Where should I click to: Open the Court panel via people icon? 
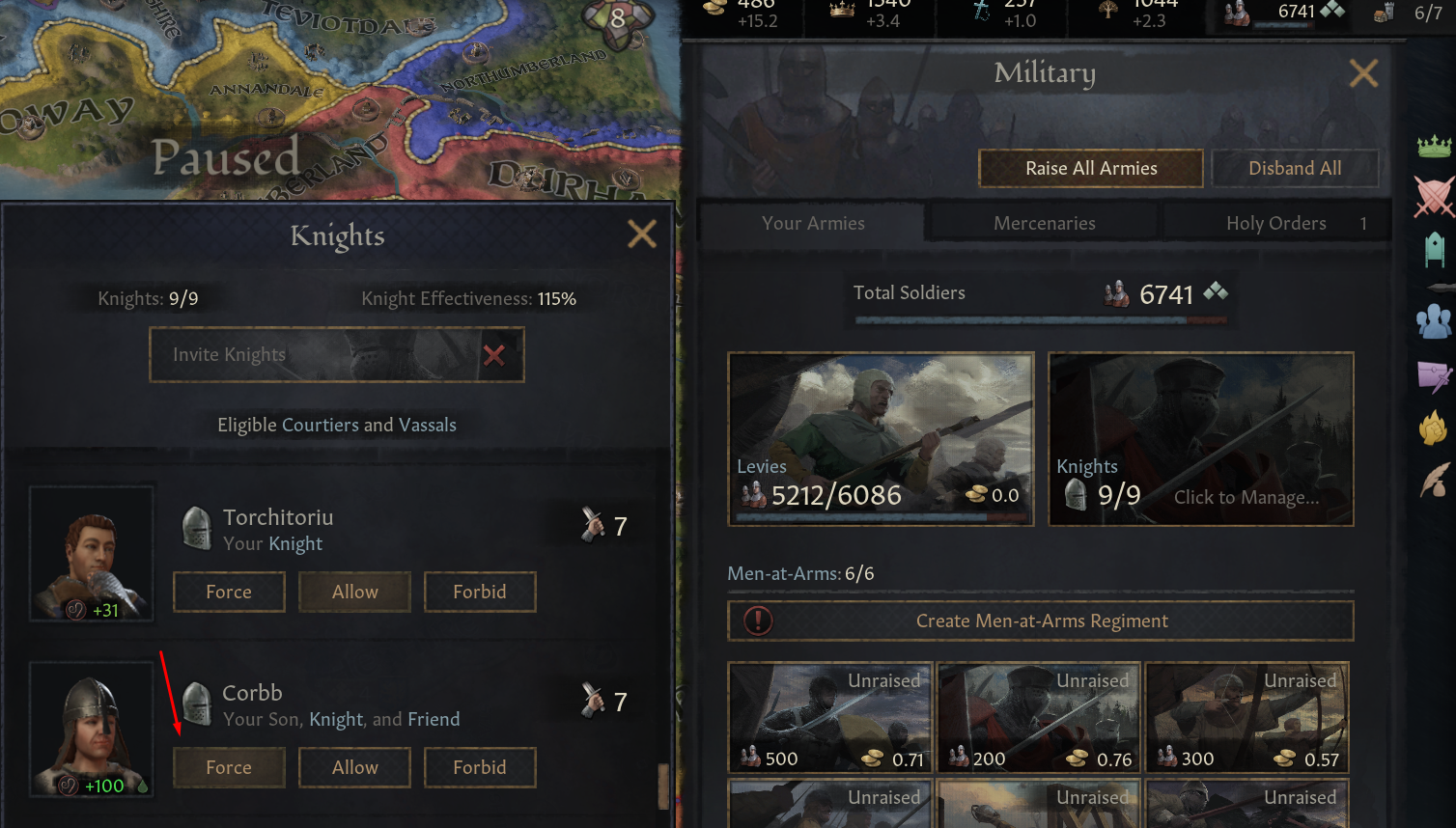[1435, 321]
